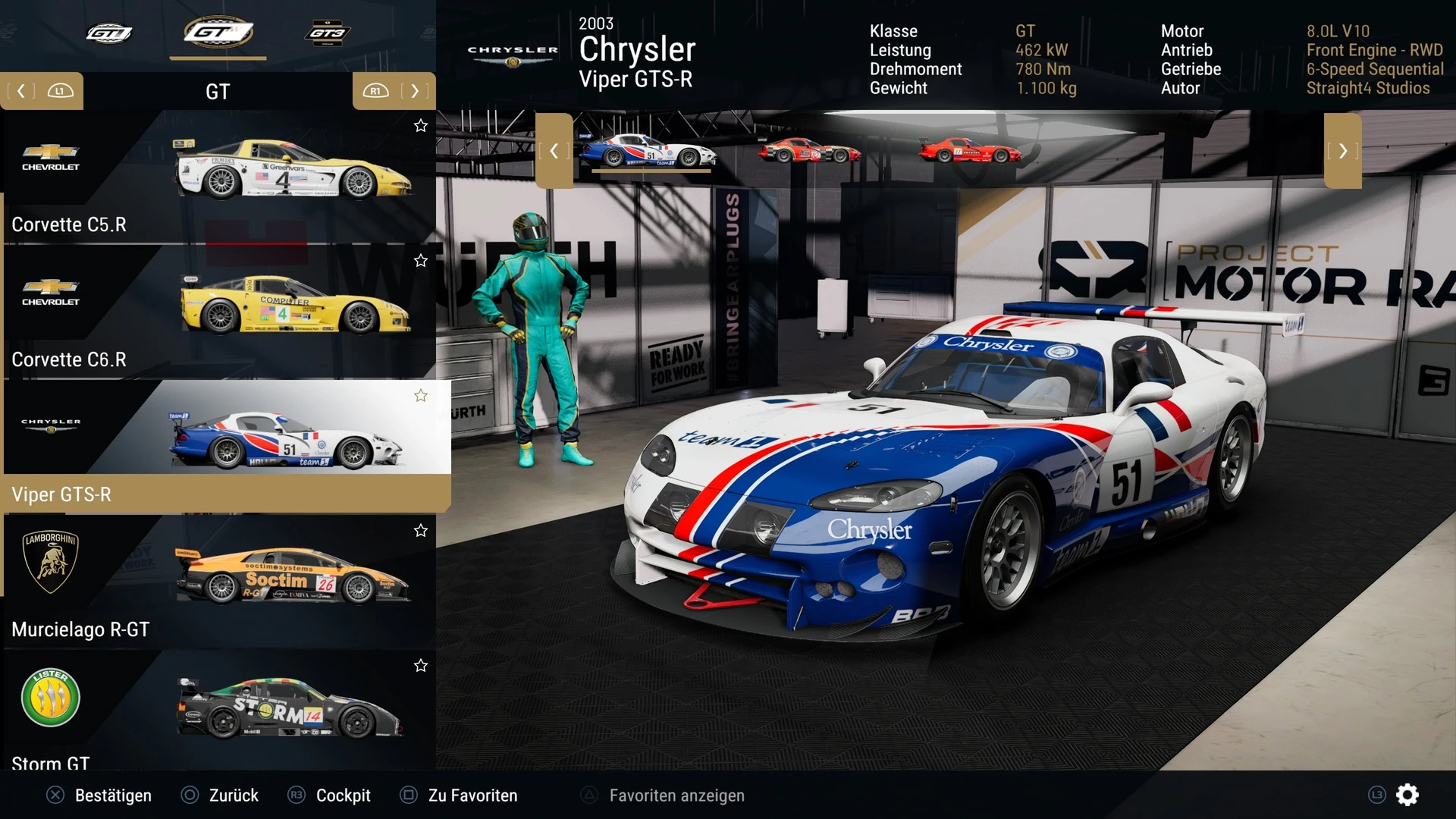Go to previous car class with left arrow
Screen dimensions: 1456x819
[21, 91]
